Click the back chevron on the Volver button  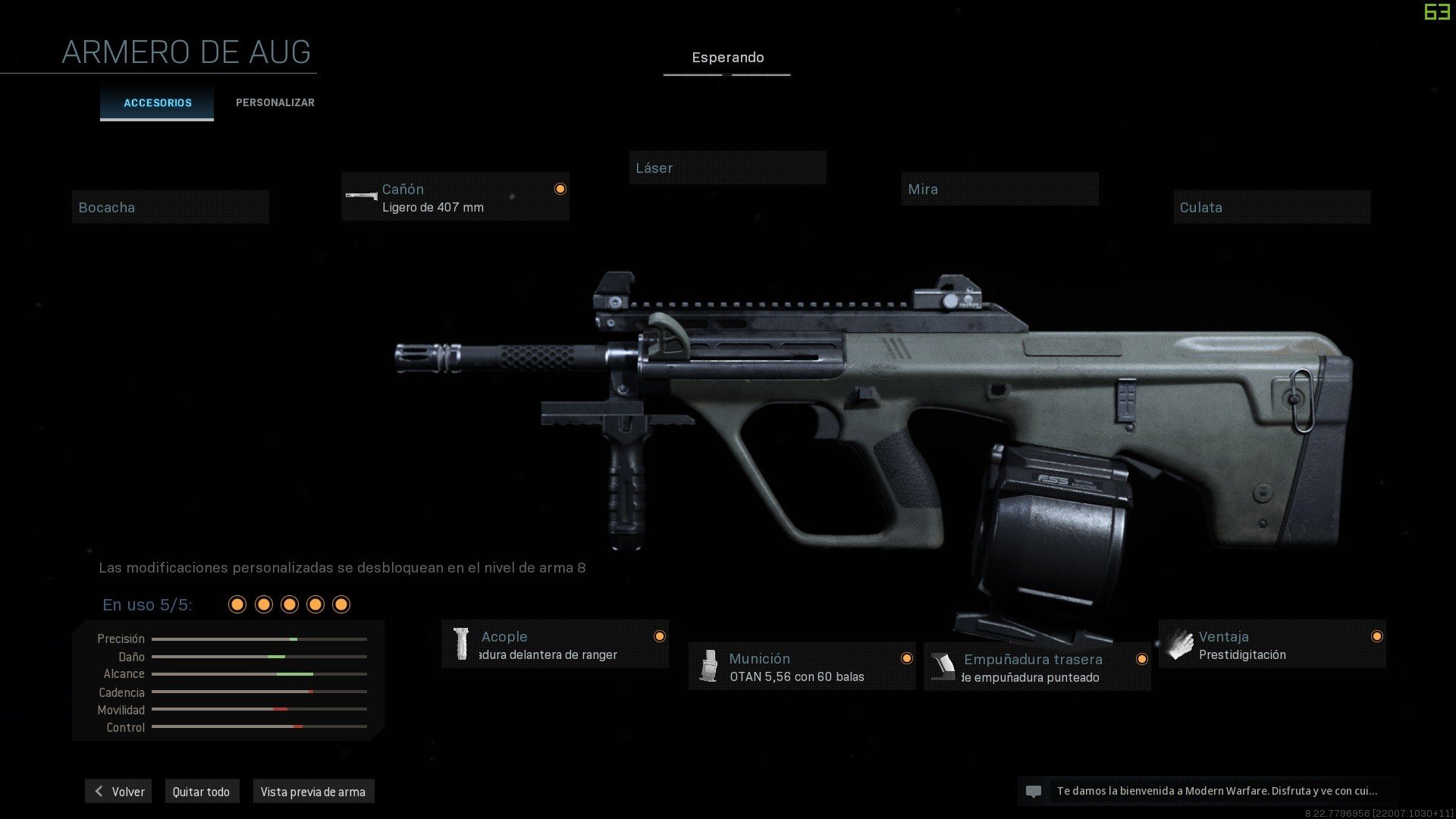[x=98, y=791]
